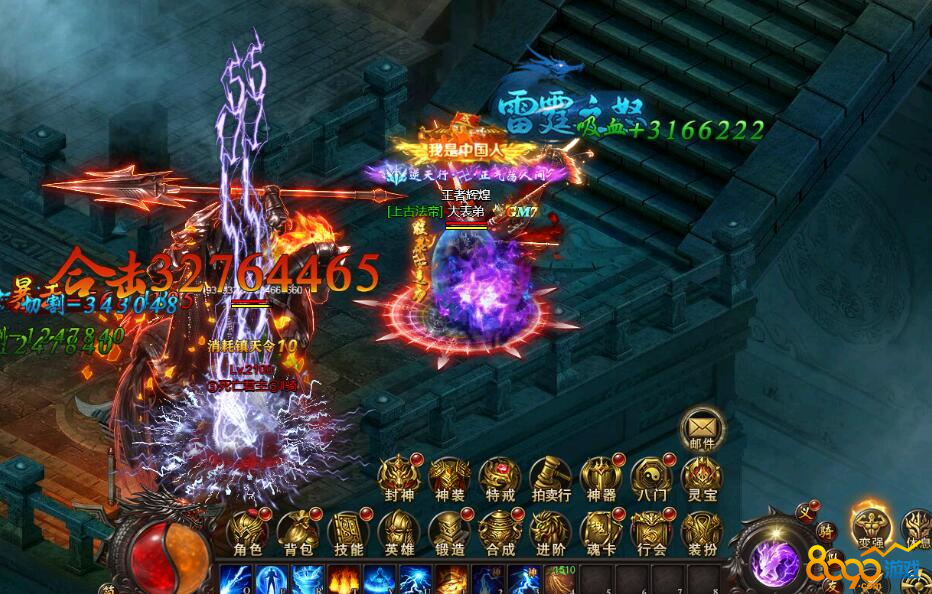Open the 装扮 costume menu

pos(701,530)
